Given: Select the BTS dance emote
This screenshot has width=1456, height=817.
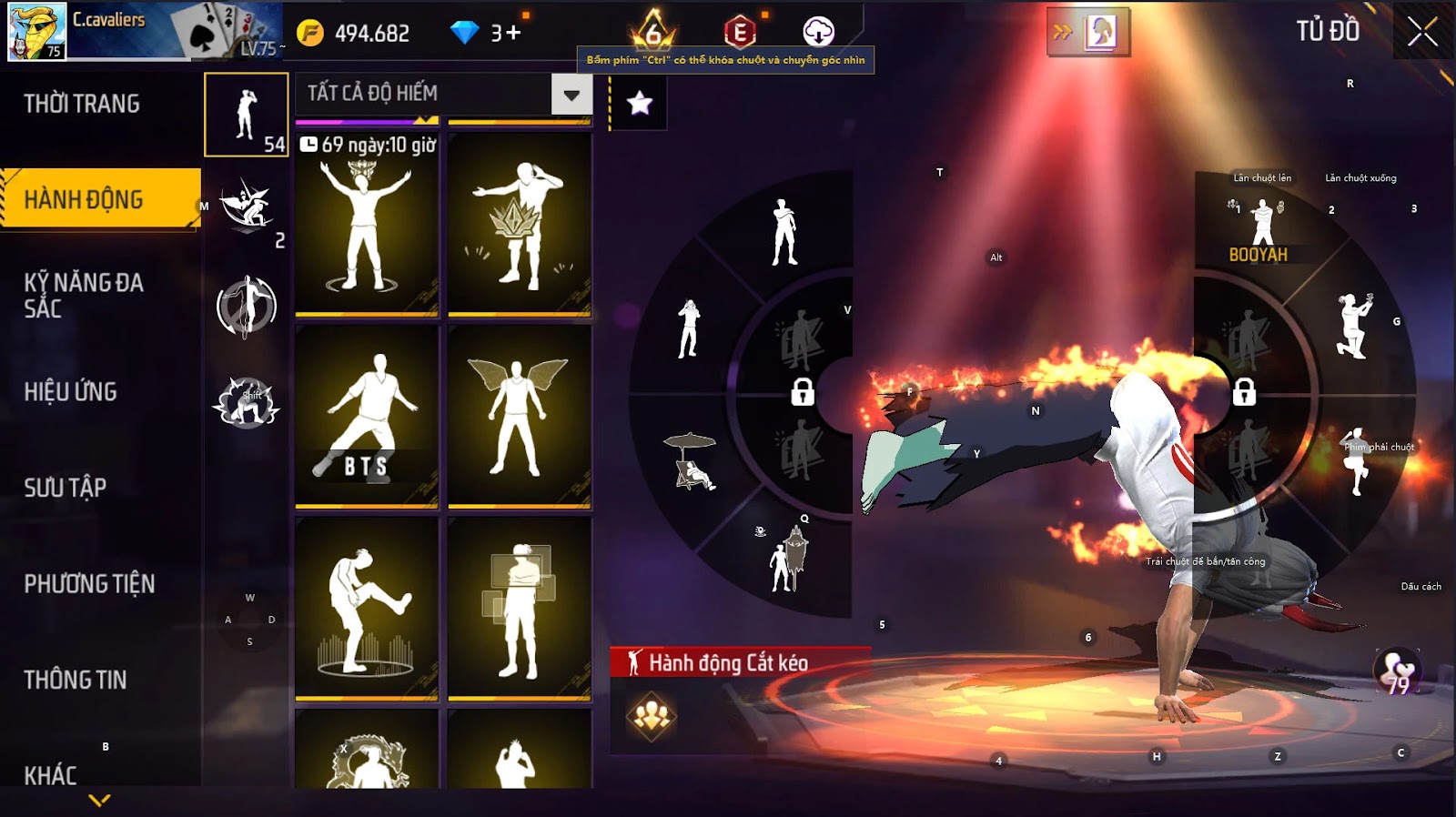Looking at the screenshot, I should point(367,415).
